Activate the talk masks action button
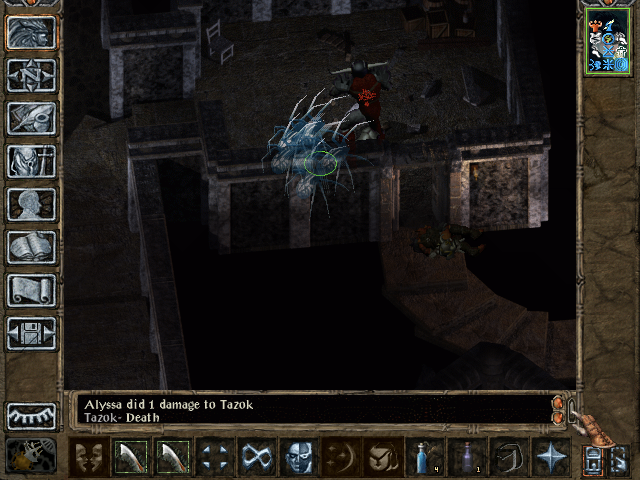This screenshot has height=480, width=640. coord(89,458)
